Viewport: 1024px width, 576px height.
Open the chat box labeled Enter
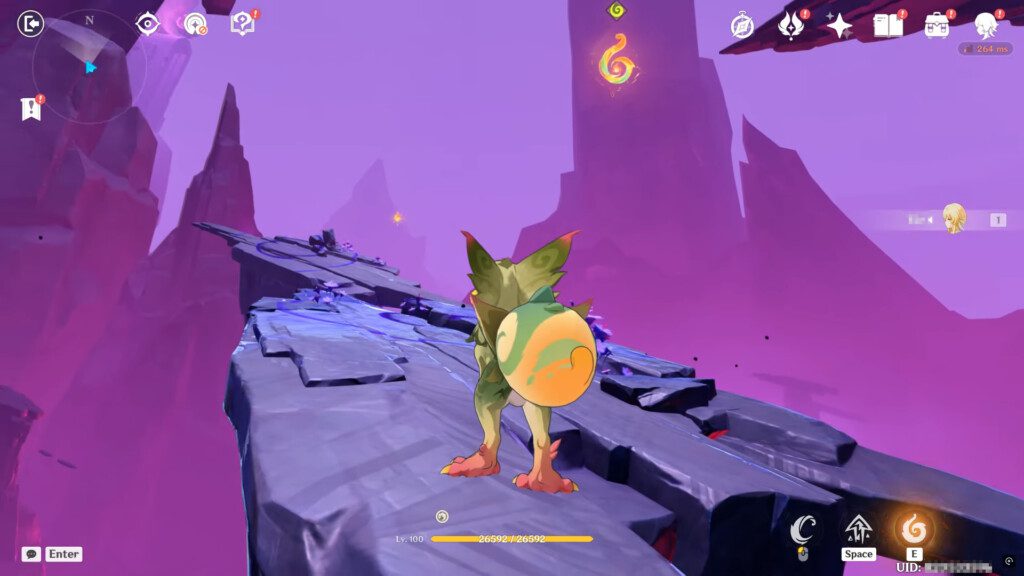click(52, 554)
